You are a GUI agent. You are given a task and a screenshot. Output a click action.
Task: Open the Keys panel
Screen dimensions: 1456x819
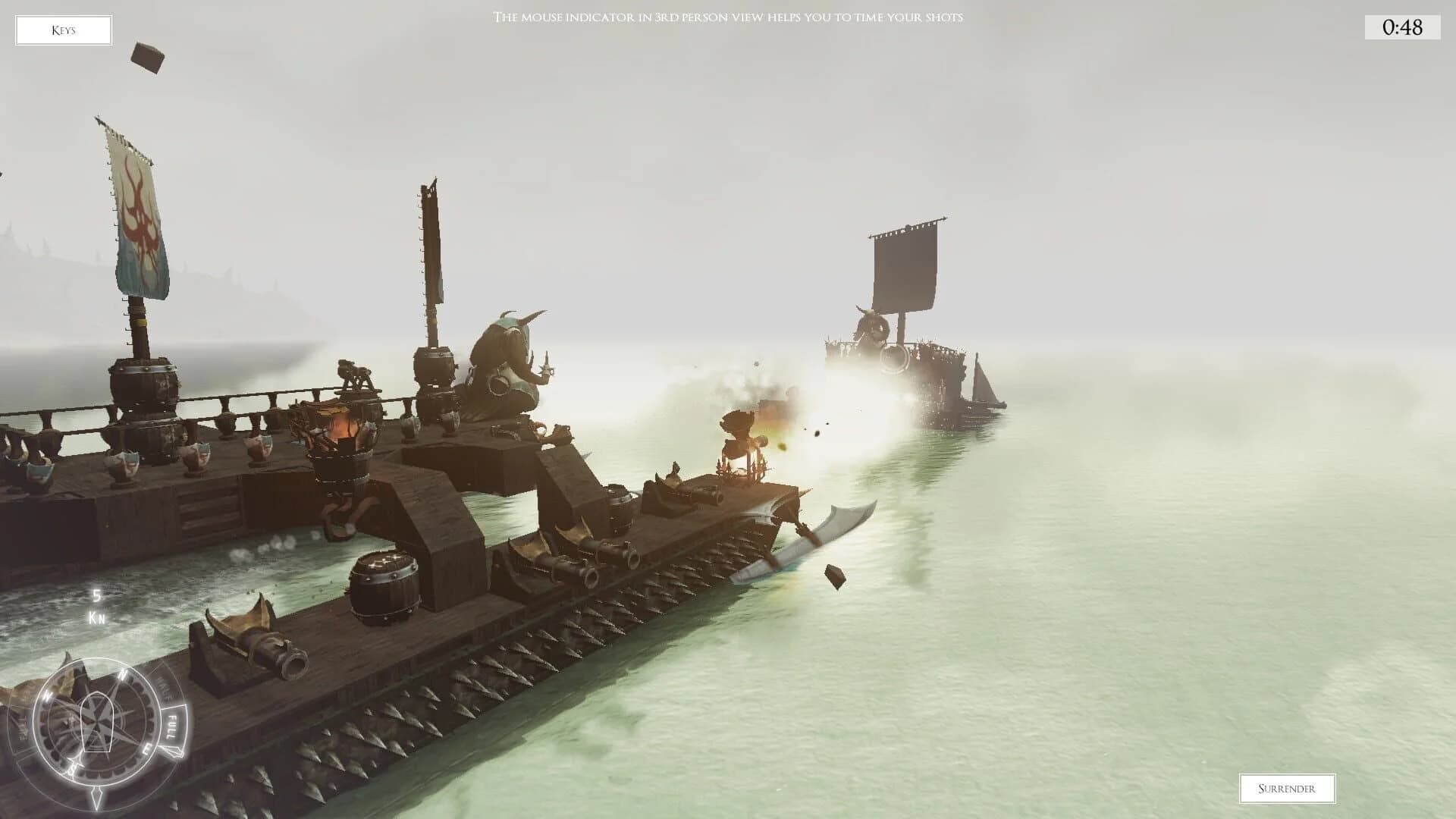click(64, 30)
